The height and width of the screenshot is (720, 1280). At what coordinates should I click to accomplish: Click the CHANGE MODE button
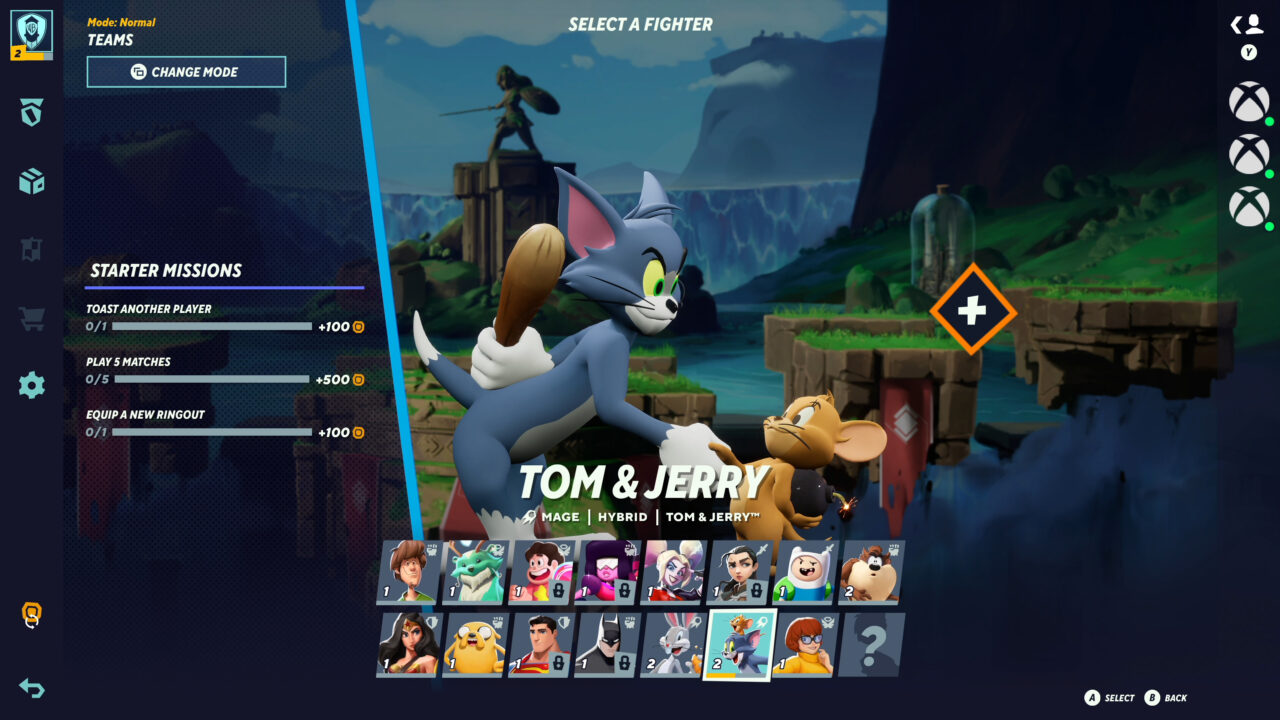tap(186, 71)
